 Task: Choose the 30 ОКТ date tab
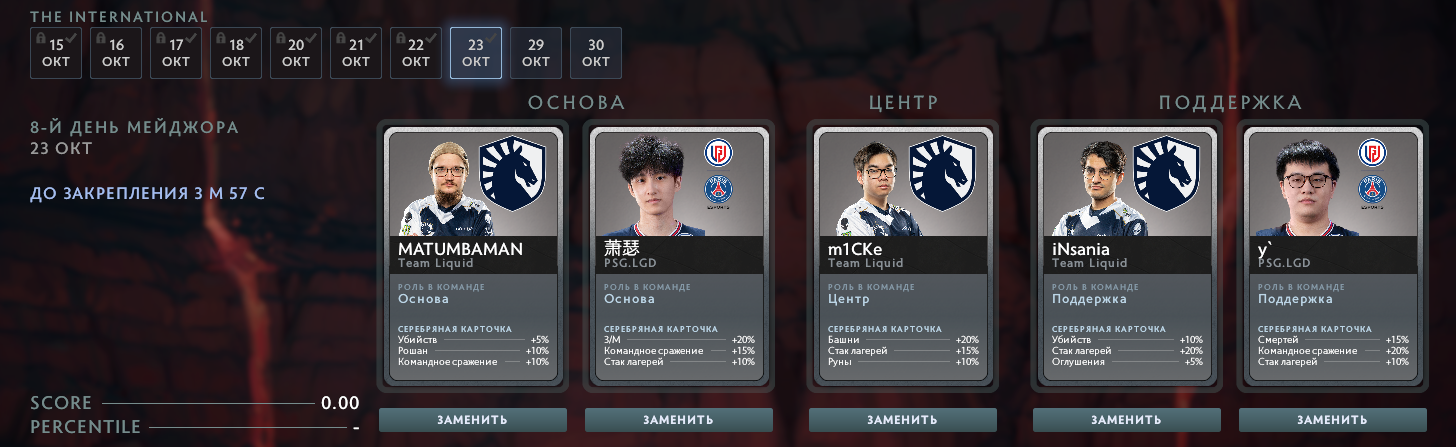coord(596,53)
